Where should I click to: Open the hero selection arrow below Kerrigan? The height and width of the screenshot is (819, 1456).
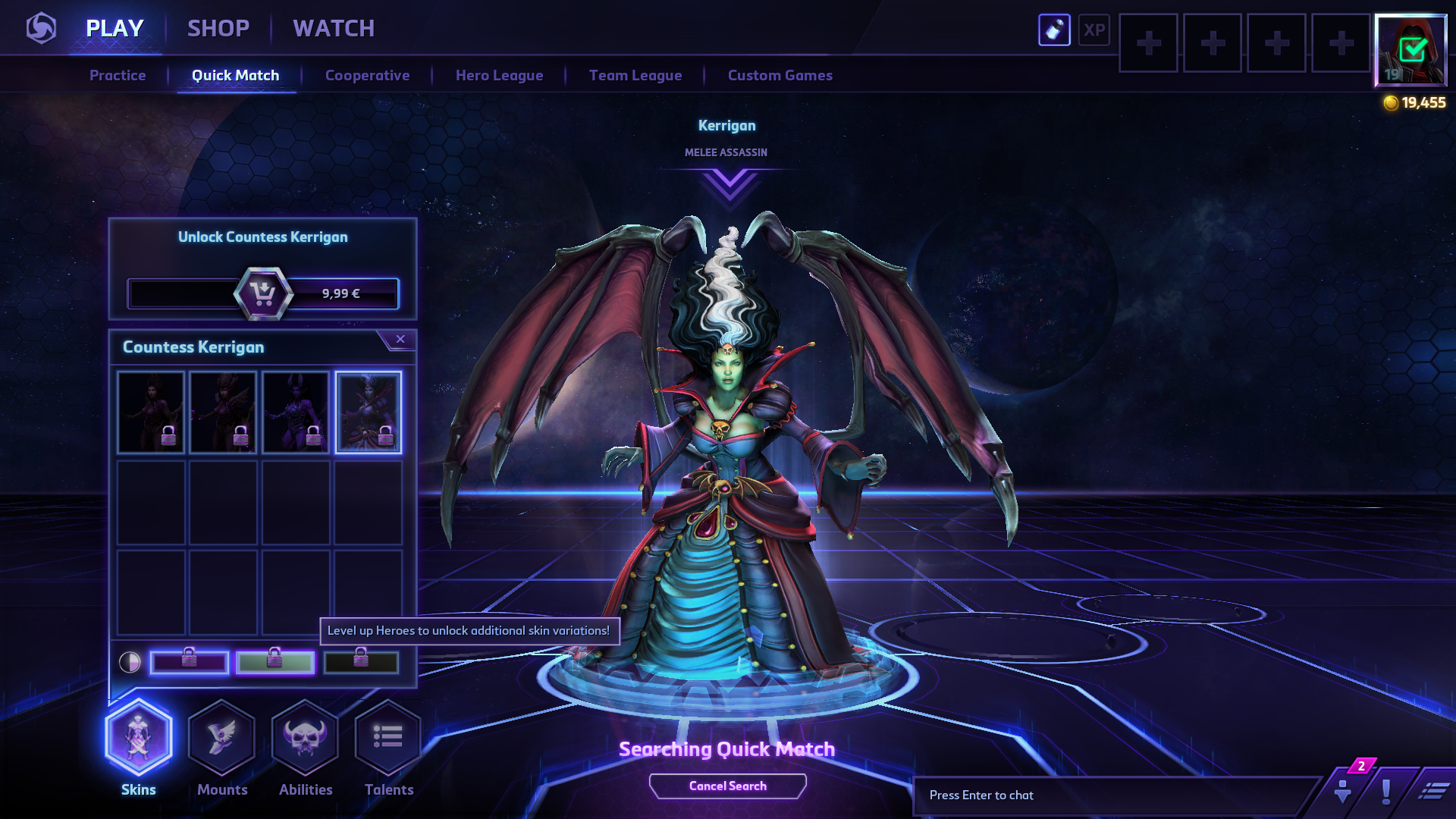tap(730, 184)
